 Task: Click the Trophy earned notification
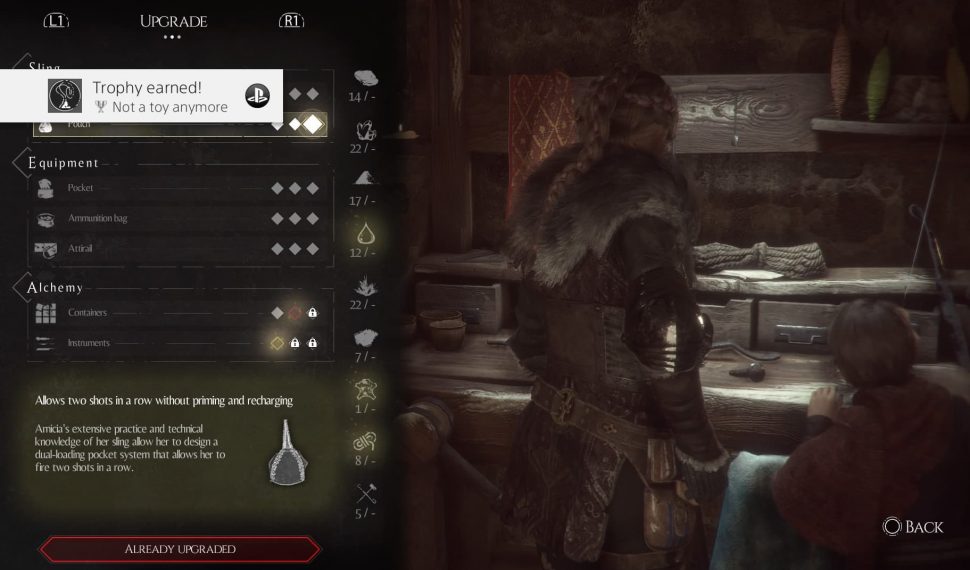point(141,96)
